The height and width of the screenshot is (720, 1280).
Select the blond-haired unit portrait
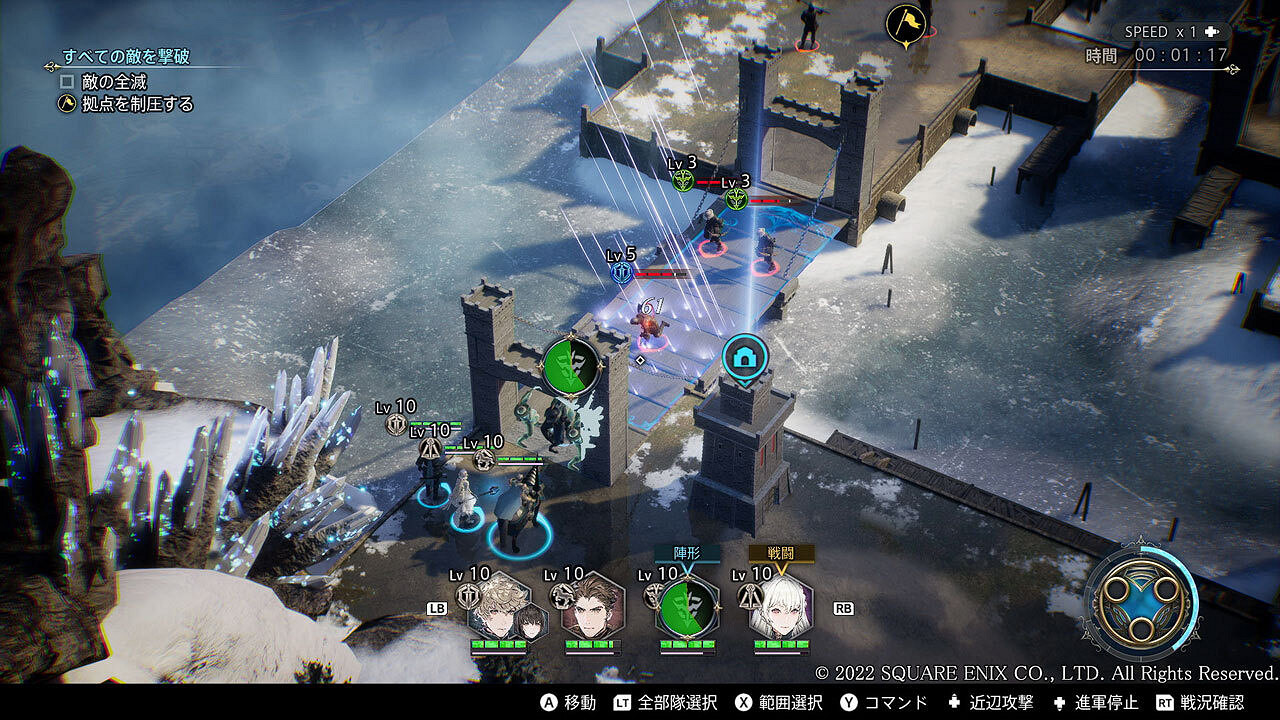(x=499, y=607)
